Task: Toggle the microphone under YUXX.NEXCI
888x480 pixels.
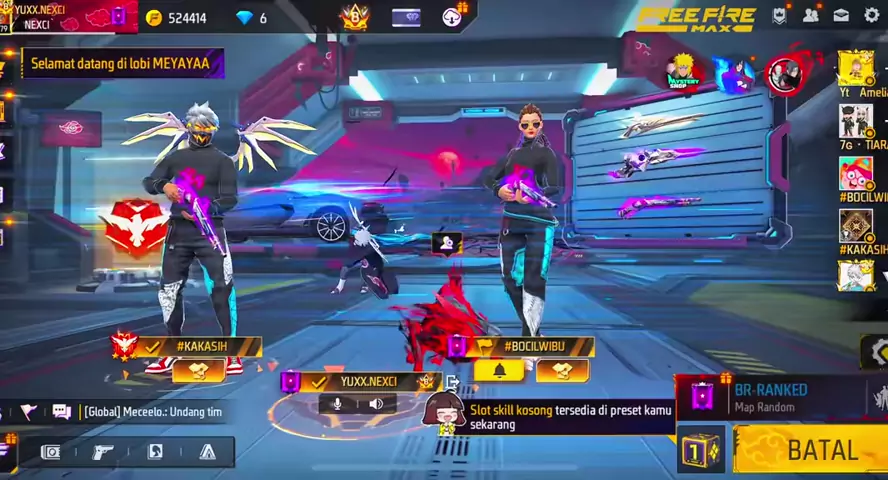Action: click(336, 404)
